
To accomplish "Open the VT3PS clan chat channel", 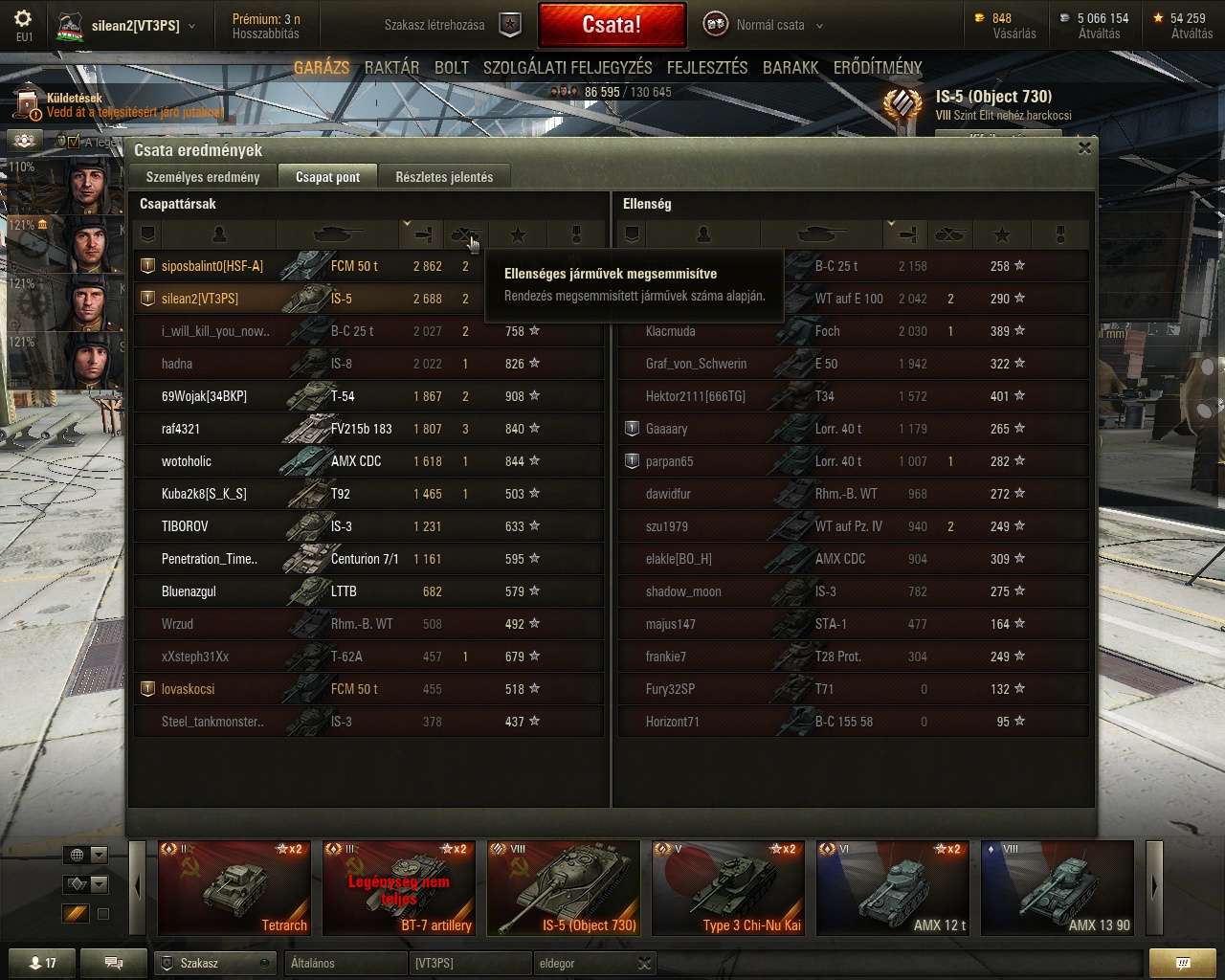I will pyautogui.click(x=471, y=963).
